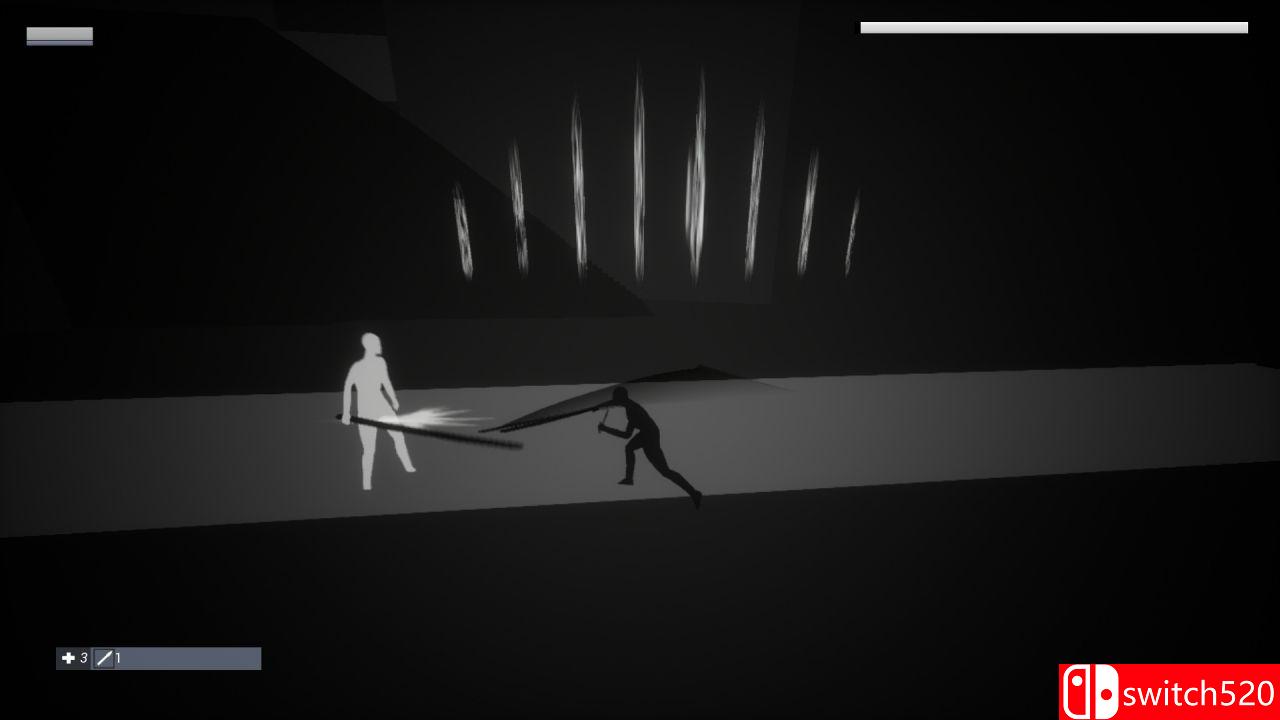Click the plus symbol beside the number 3

coord(67,658)
